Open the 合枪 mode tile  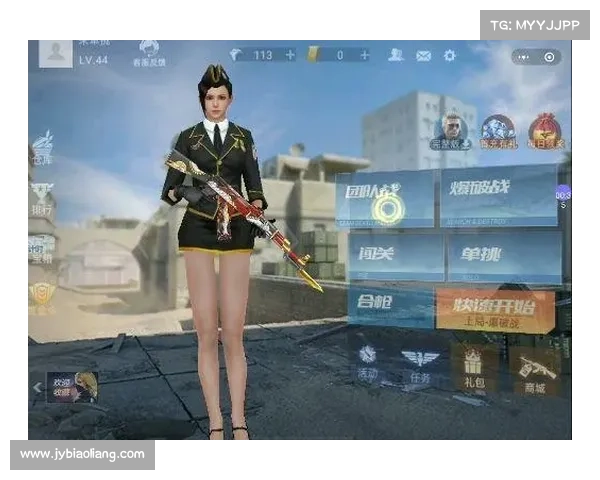[x=390, y=307]
